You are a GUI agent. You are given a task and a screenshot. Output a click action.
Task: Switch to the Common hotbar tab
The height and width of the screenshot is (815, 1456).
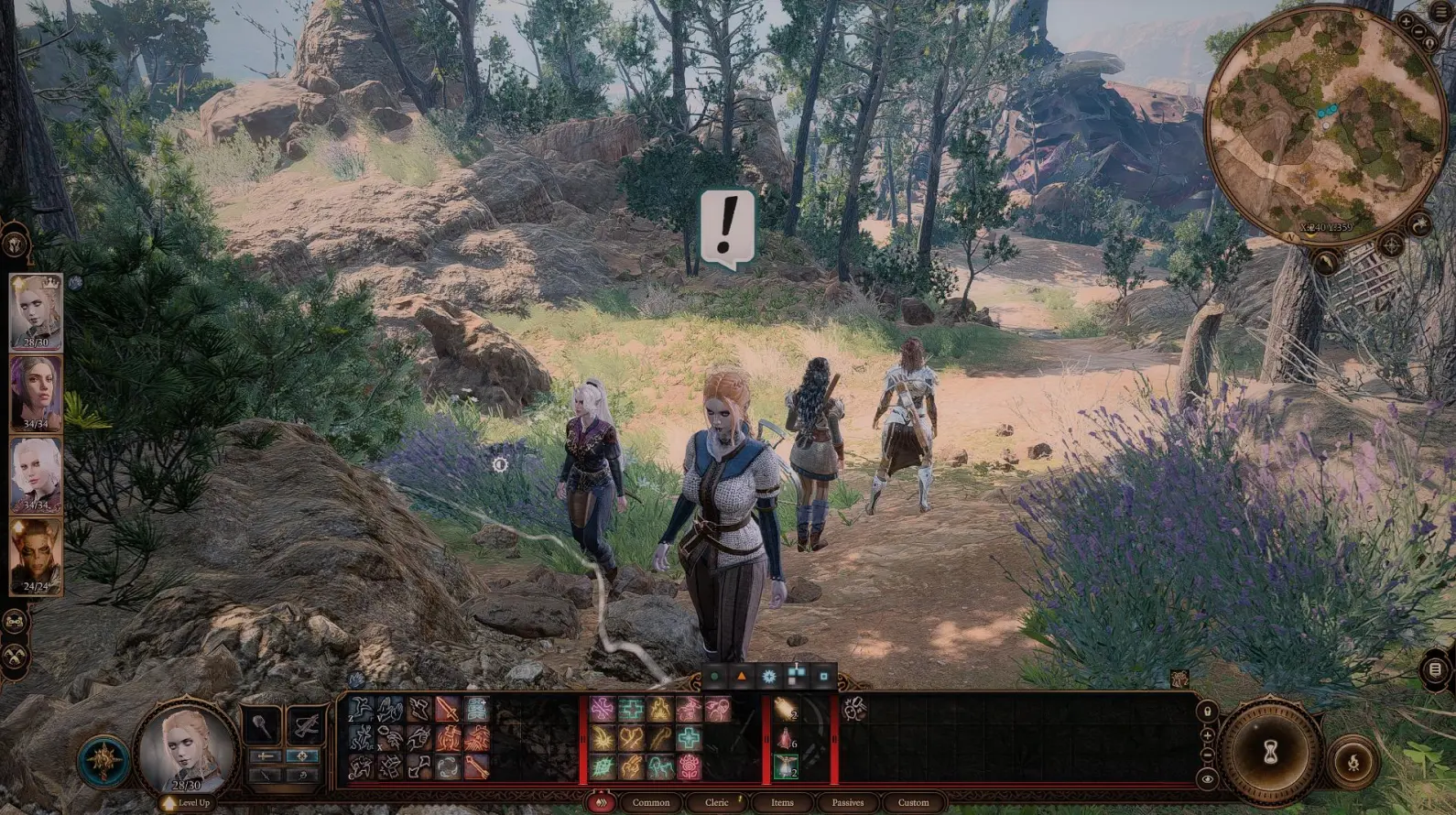point(650,802)
